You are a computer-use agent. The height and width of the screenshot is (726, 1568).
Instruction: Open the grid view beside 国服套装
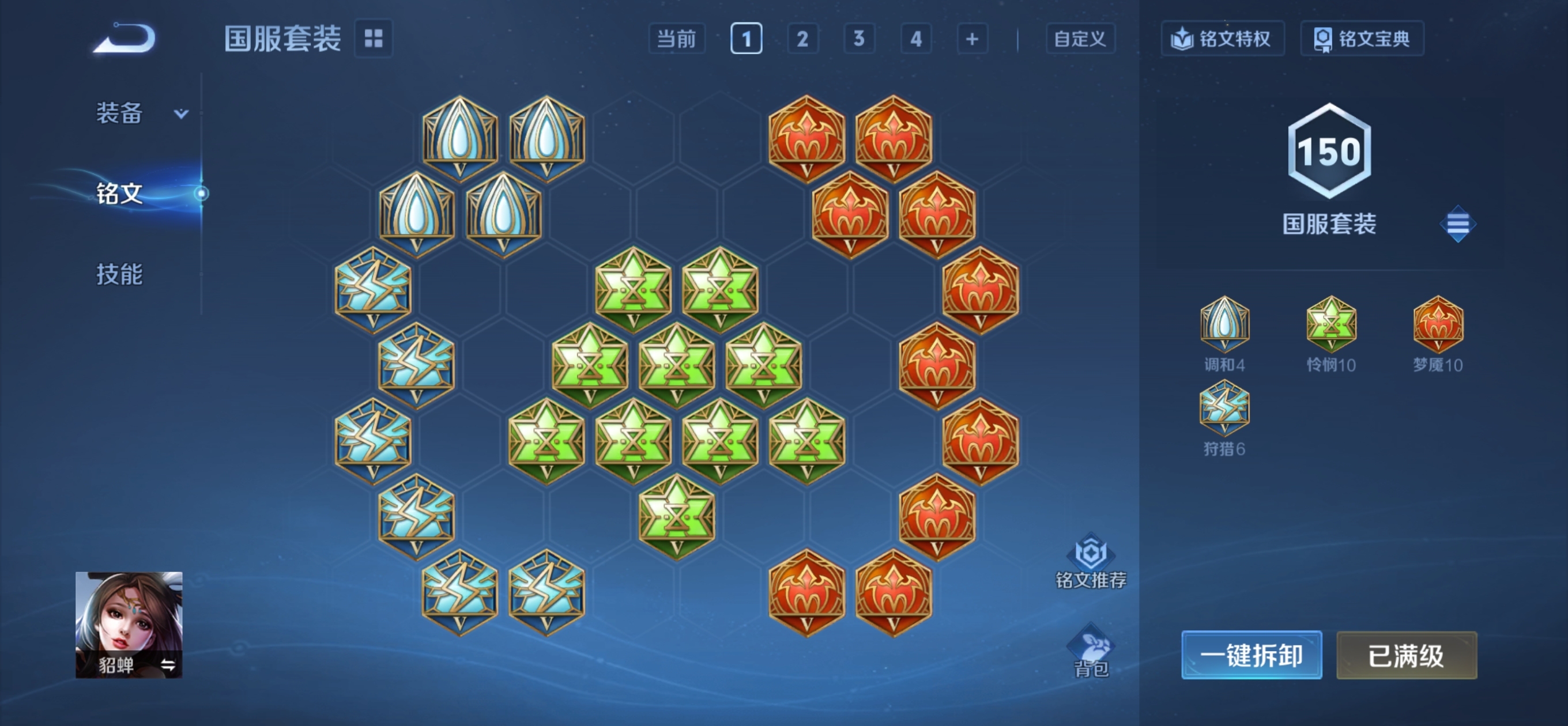(x=373, y=39)
